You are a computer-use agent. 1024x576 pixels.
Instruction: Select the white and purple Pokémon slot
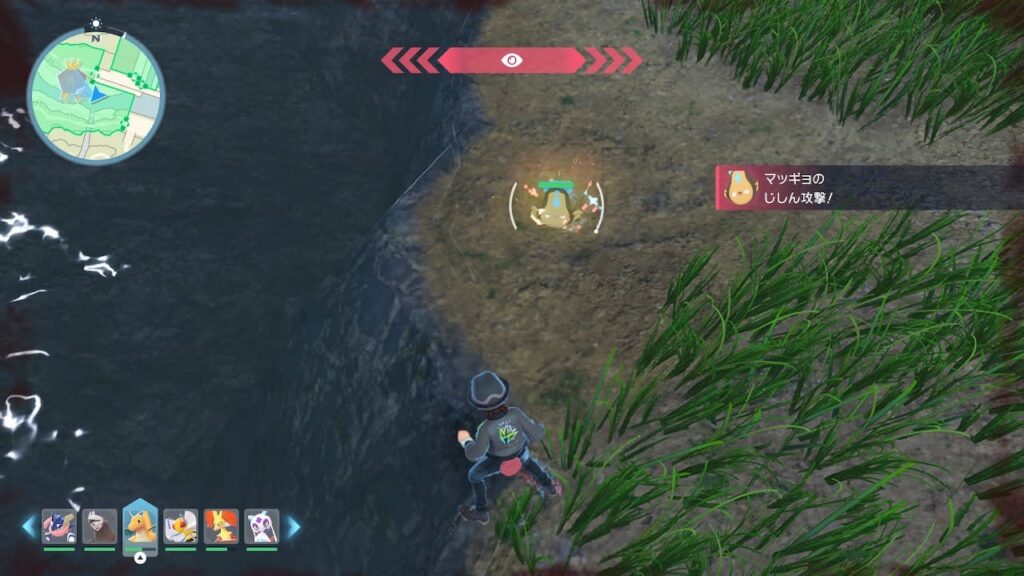coord(261,526)
